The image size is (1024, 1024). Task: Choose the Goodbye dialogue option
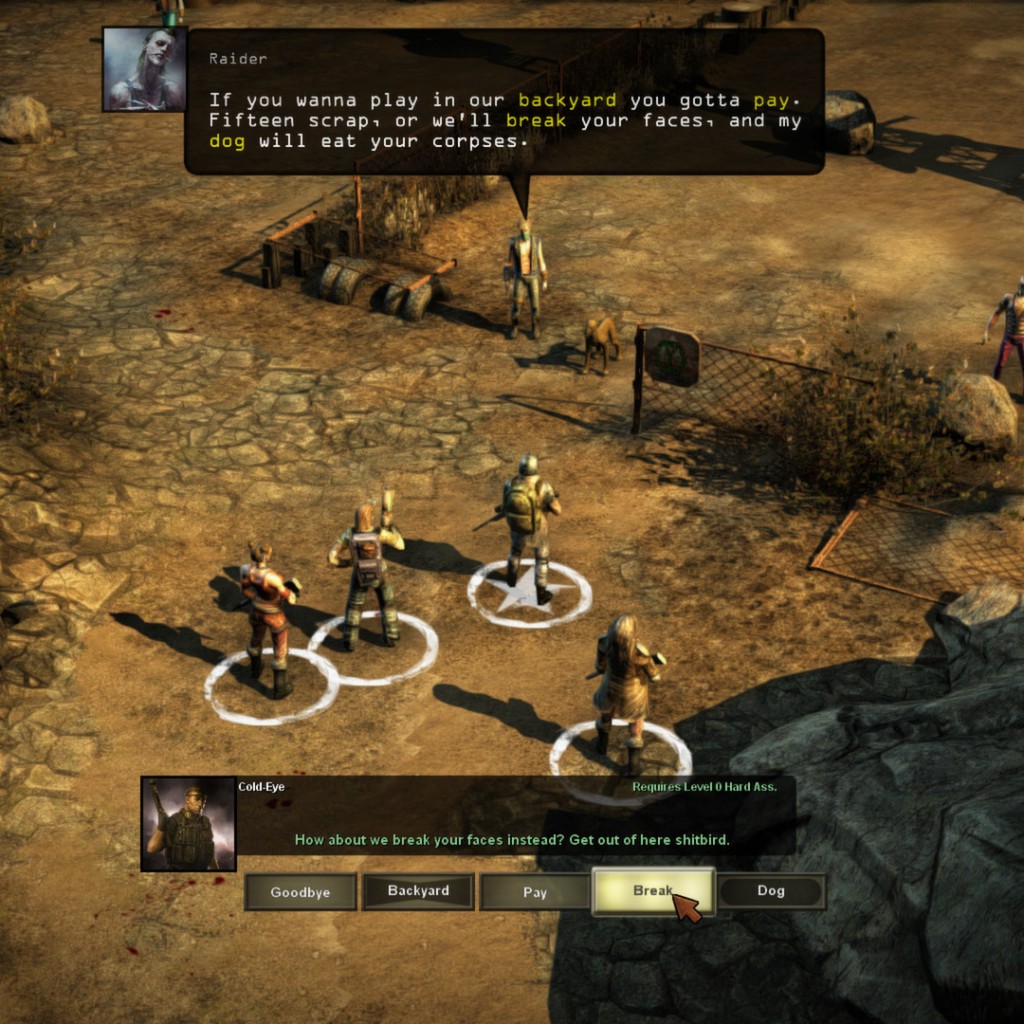(300, 892)
